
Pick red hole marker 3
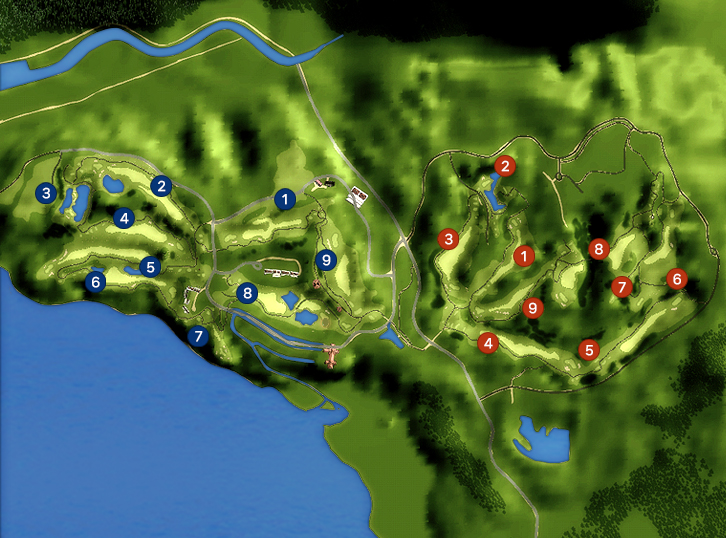(449, 239)
